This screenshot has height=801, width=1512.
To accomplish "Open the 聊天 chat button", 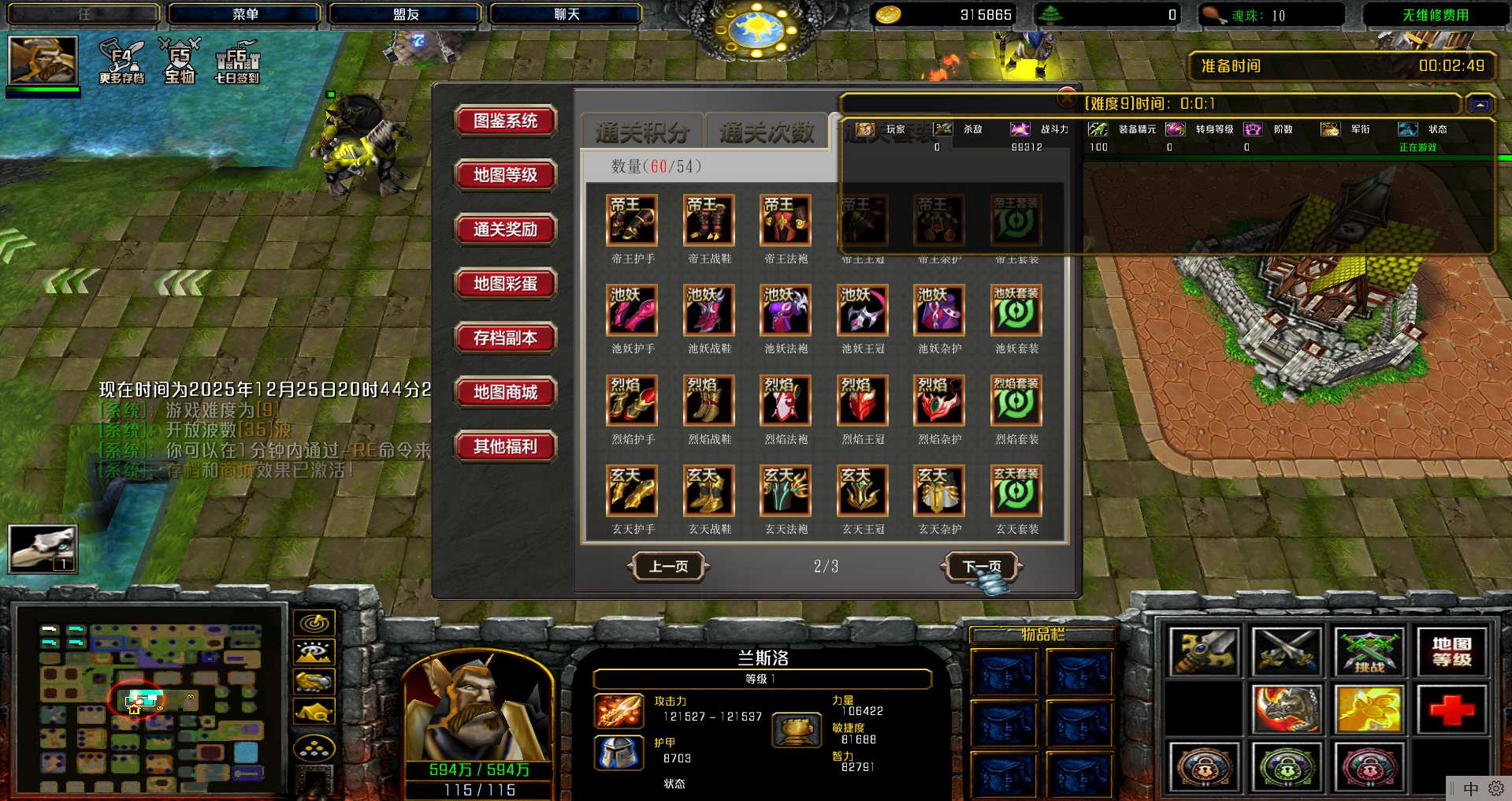I will (566, 14).
